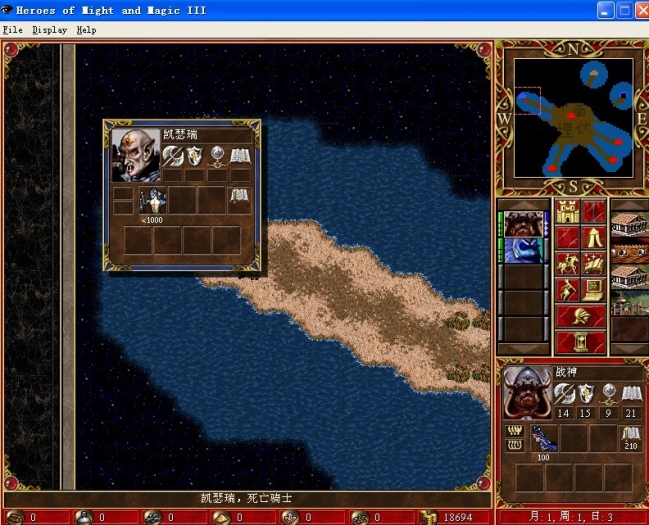
Task: Open the Display menu
Action: coord(49,30)
